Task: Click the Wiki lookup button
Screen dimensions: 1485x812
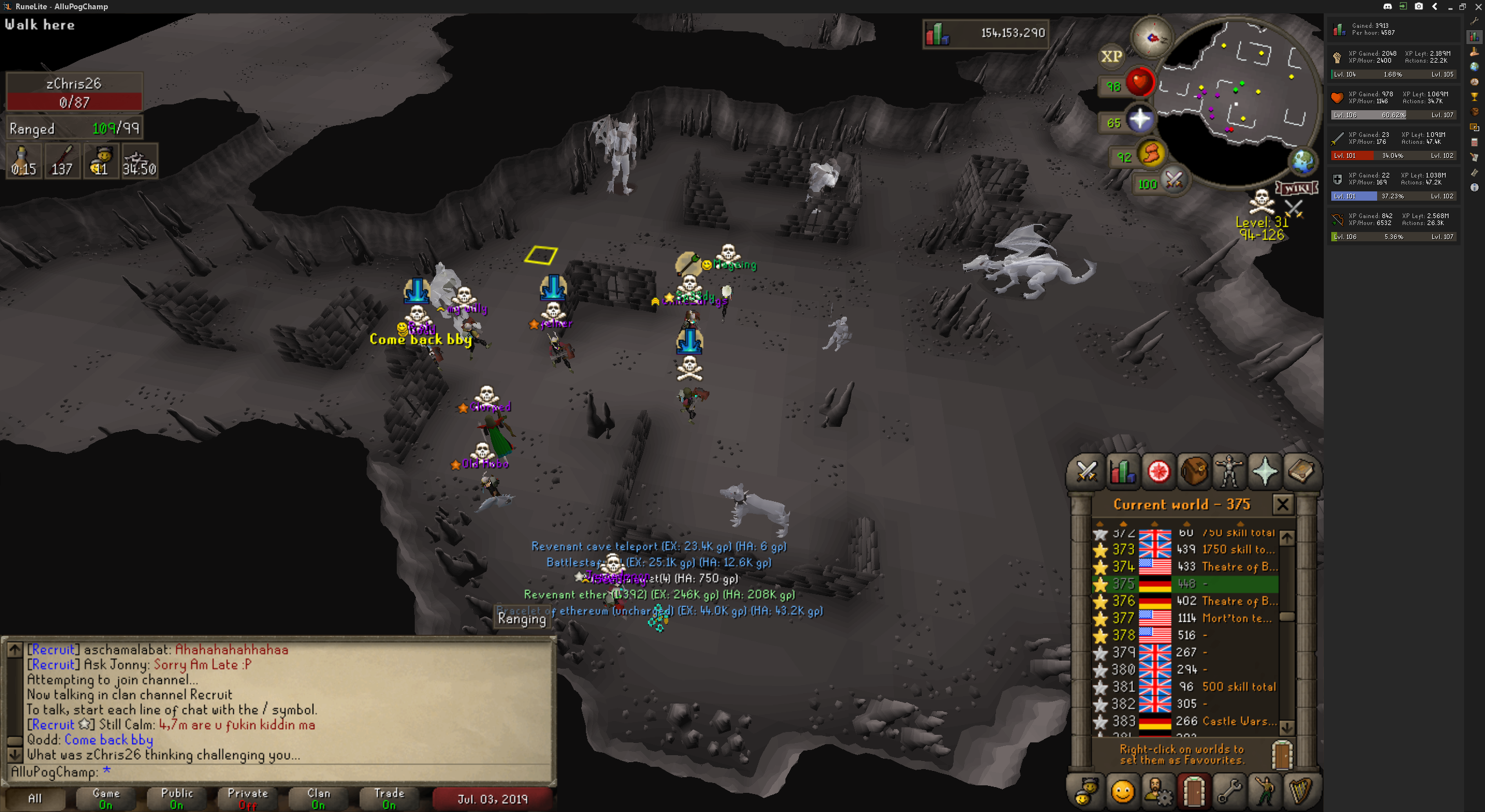Action: point(1296,188)
